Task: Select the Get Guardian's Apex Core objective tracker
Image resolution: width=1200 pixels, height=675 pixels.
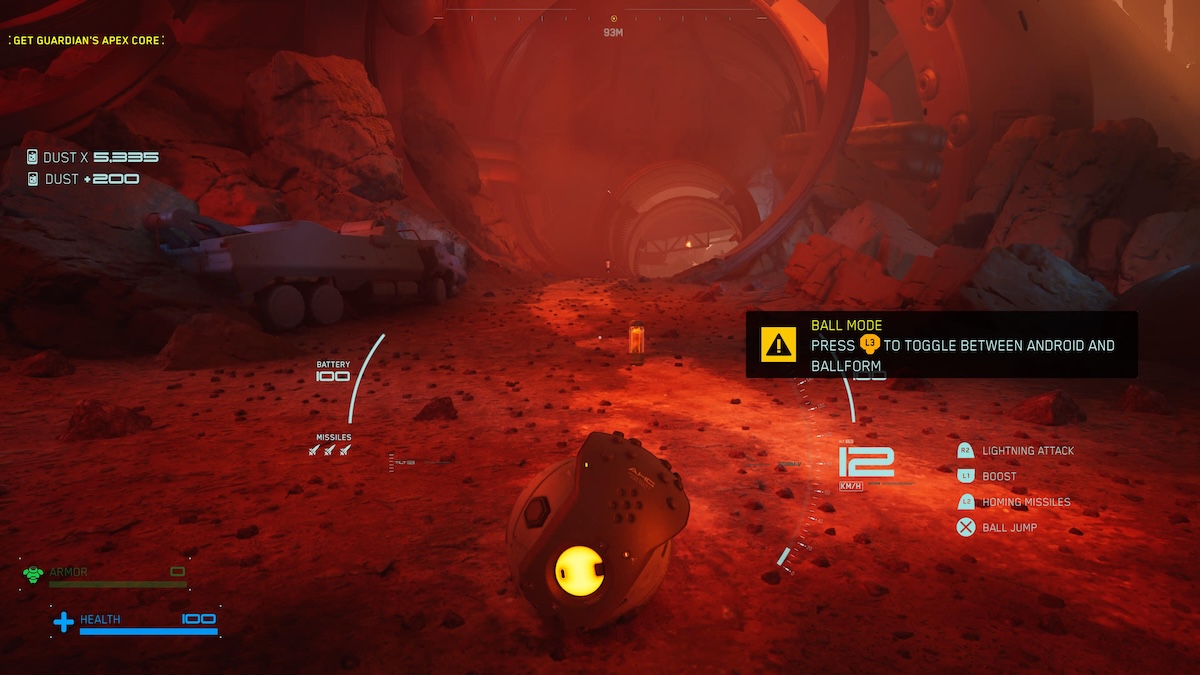Action: point(86,40)
